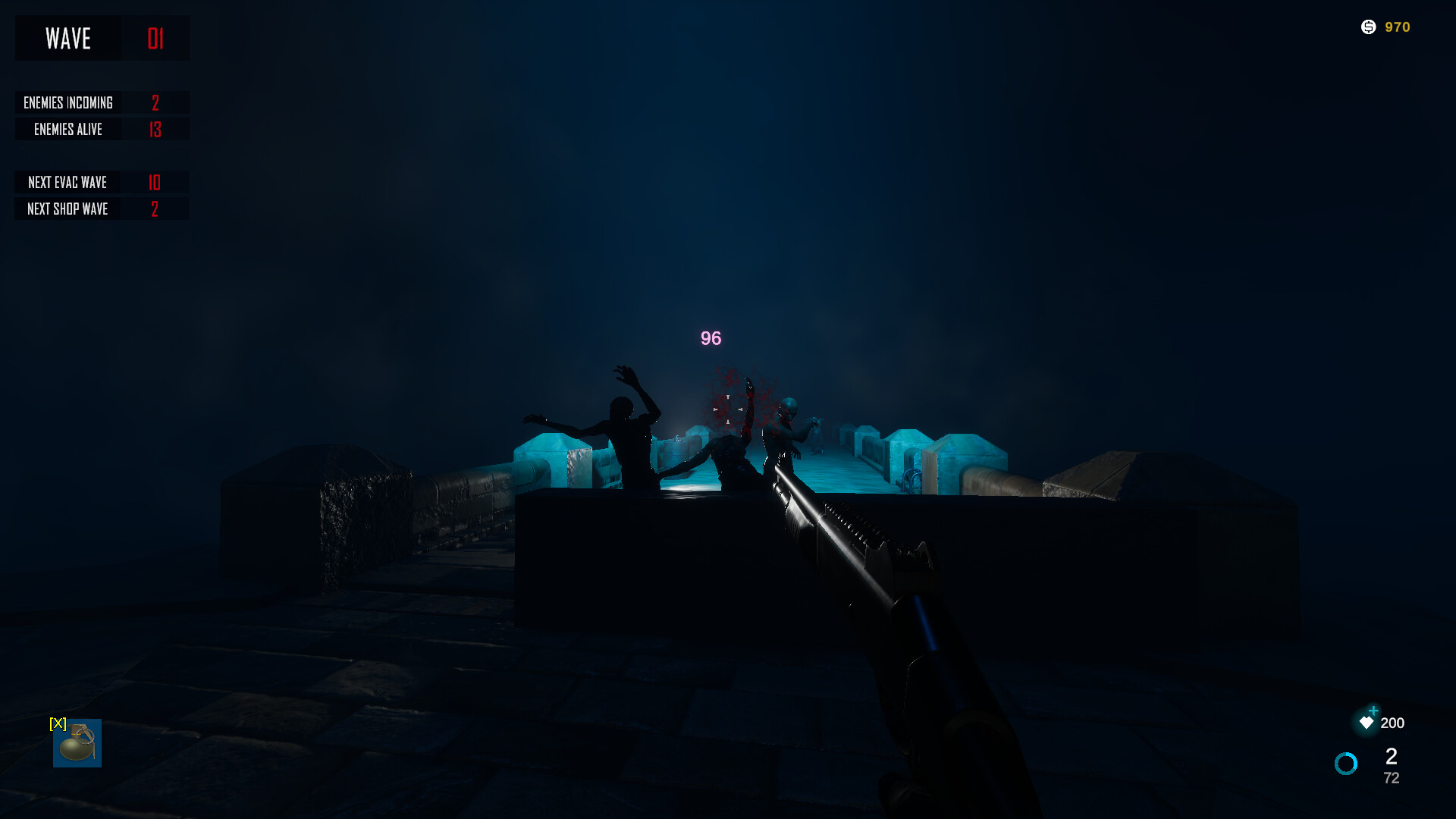Click the healing plus icon above the heart
1456x819 pixels.
coord(1373,711)
